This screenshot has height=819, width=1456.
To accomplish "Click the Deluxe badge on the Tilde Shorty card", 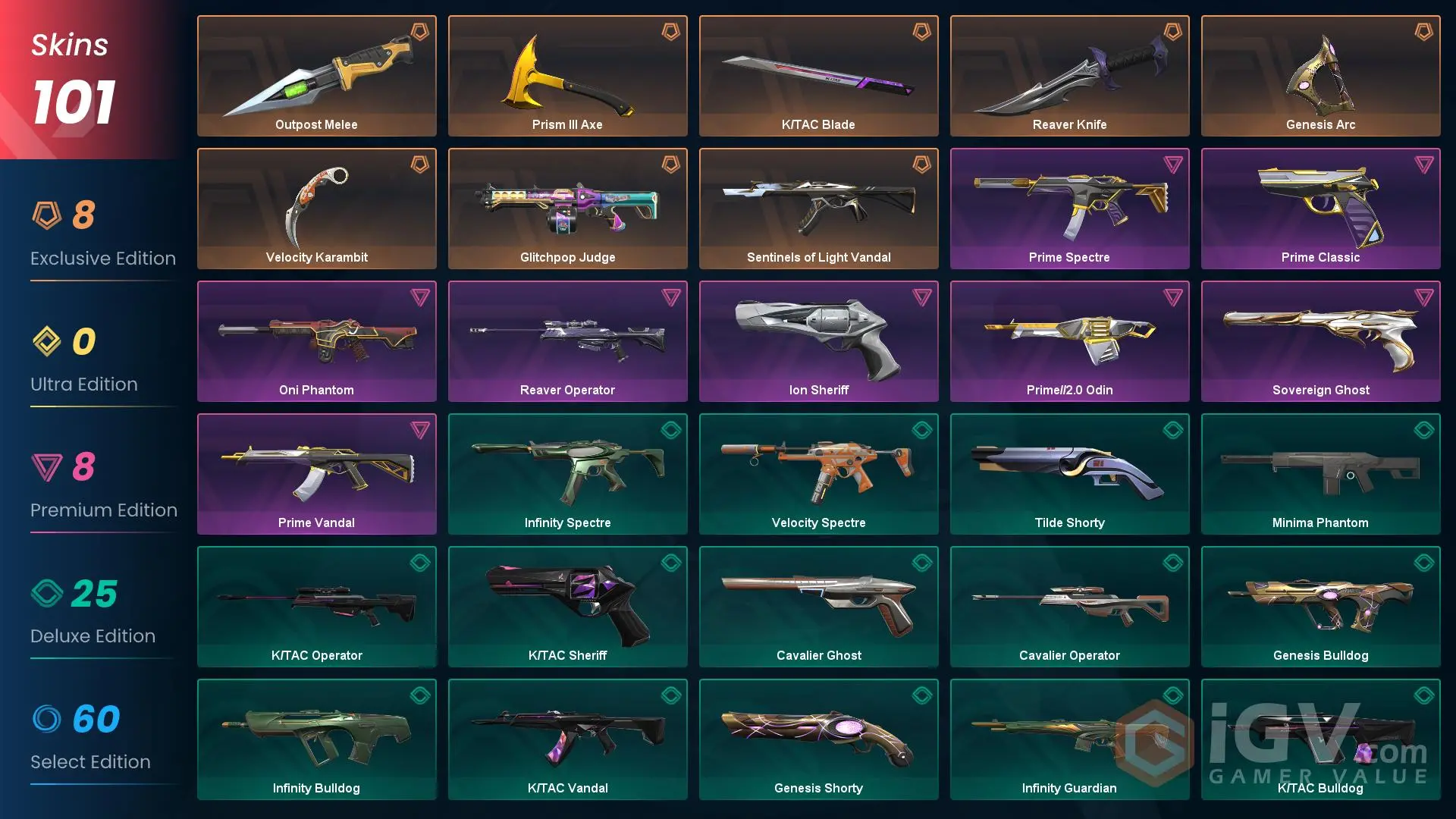I will [x=1172, y=430].
